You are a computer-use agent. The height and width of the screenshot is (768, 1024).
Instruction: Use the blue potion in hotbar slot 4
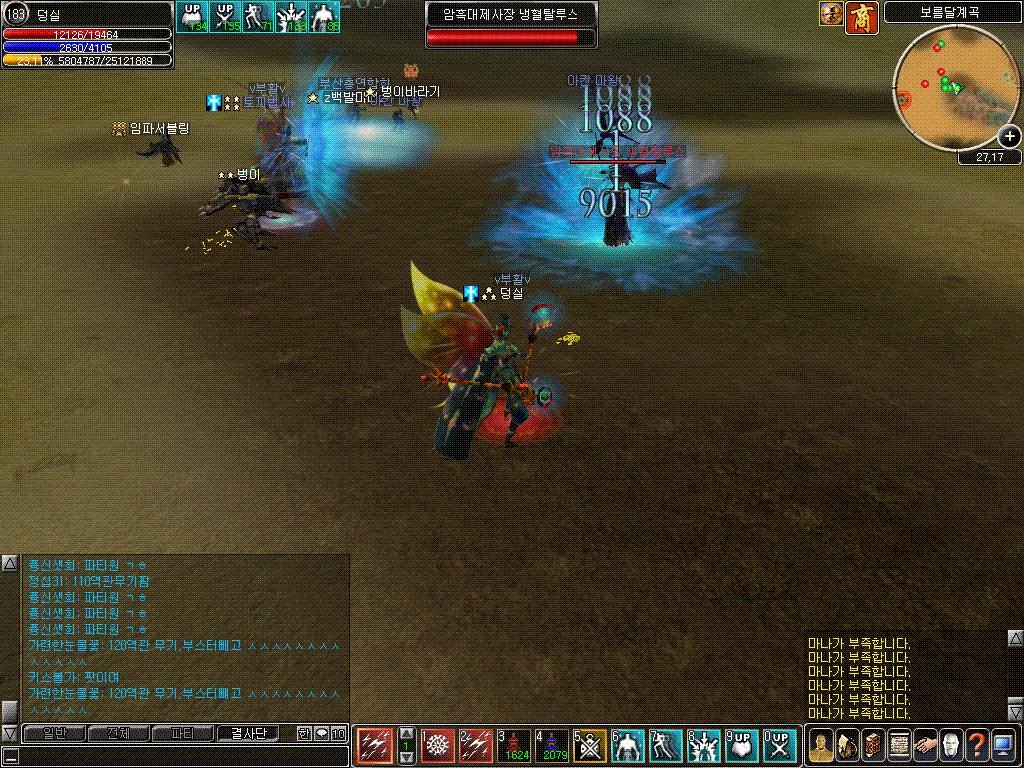[554, 745]
